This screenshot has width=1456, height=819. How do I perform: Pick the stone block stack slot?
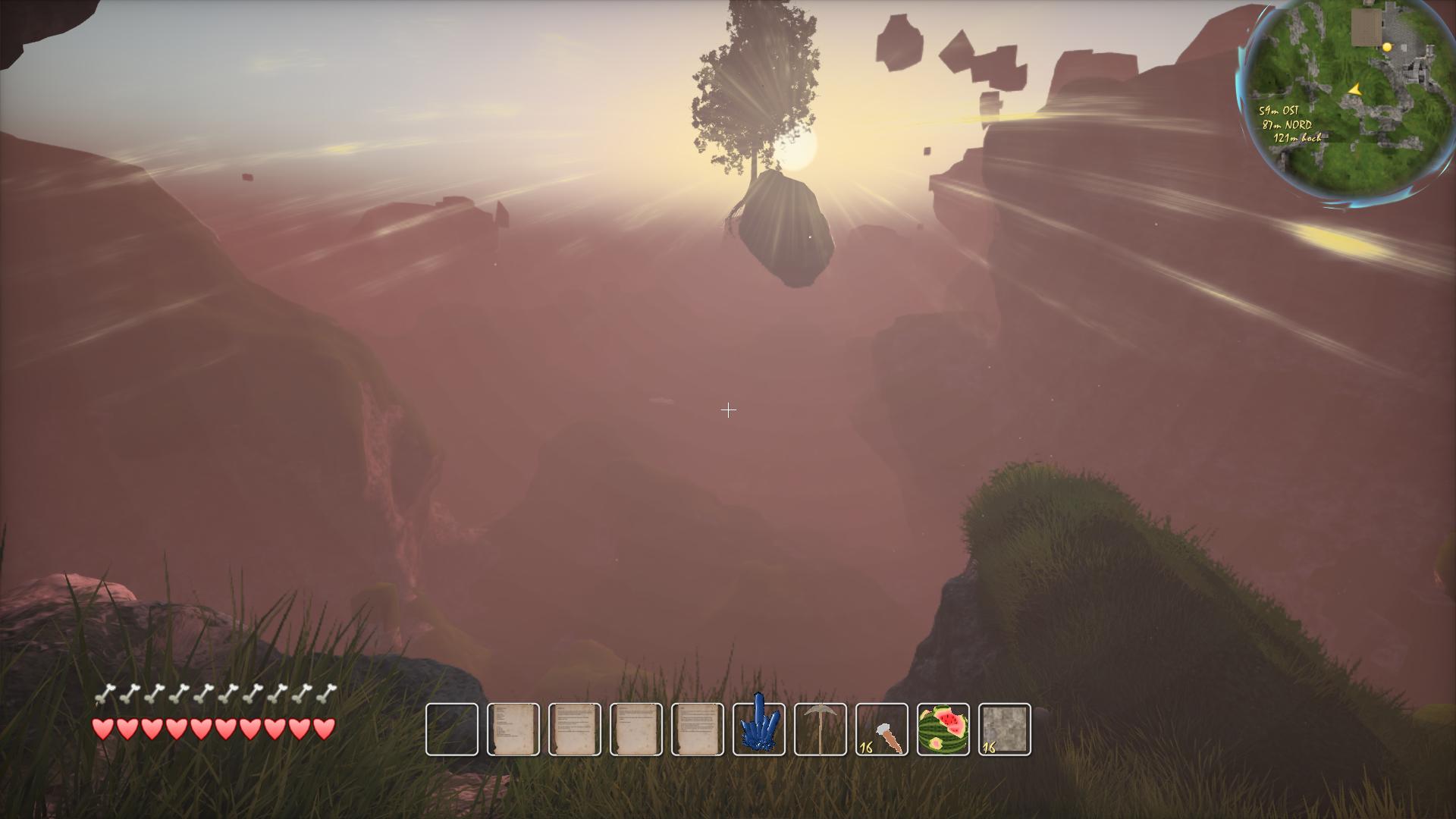[1005, 730]
